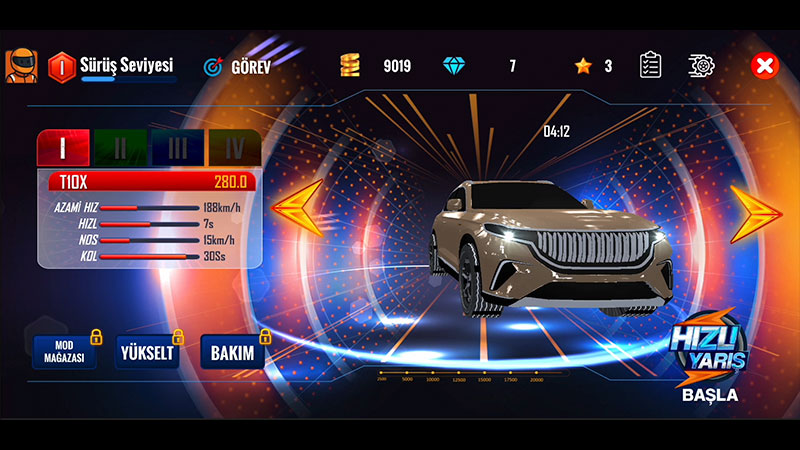The image size is (800, 450).
Task: Choose the YÜKSELT upgrade button
Action: (147, 354)
